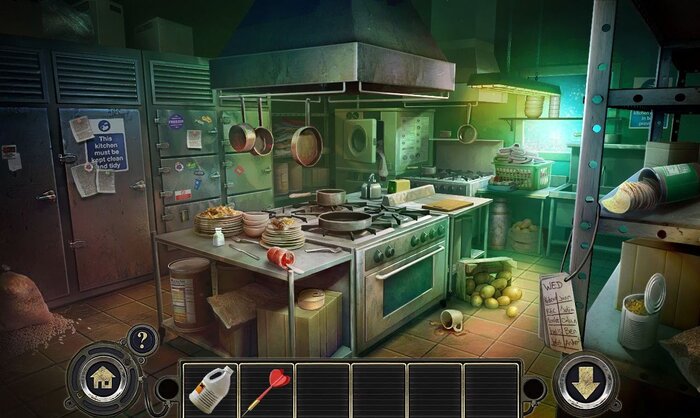Select the red dart inventory item
This screenshot has width=700, height=418.
(x=266, y=389)
